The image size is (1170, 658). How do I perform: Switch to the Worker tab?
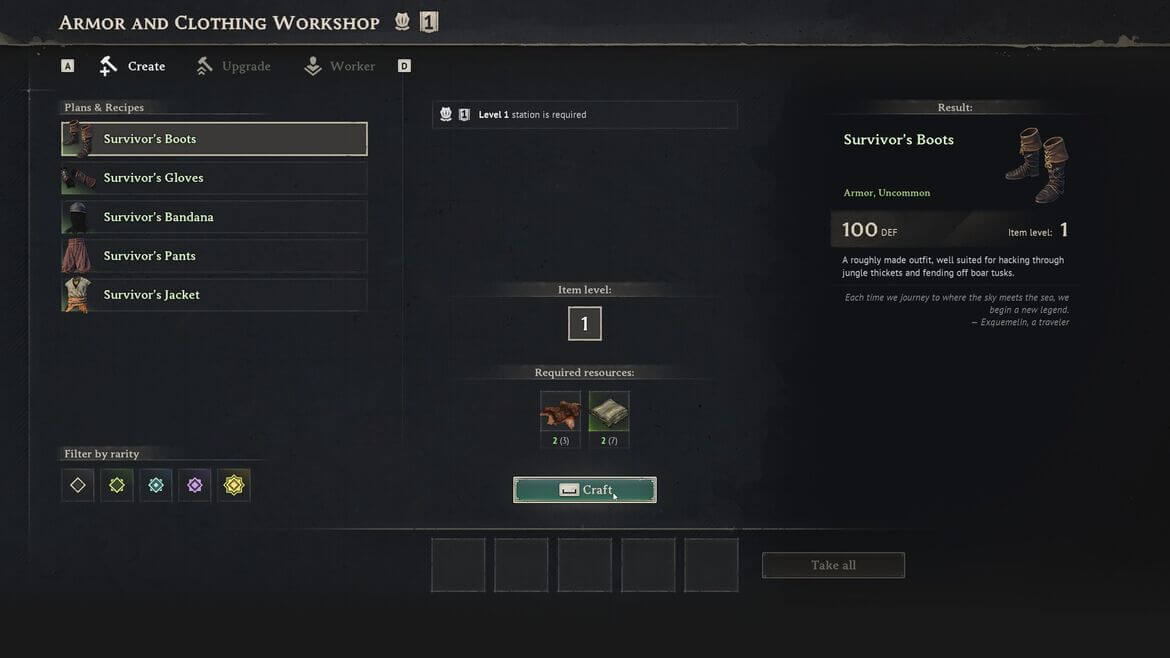(340, 67)
